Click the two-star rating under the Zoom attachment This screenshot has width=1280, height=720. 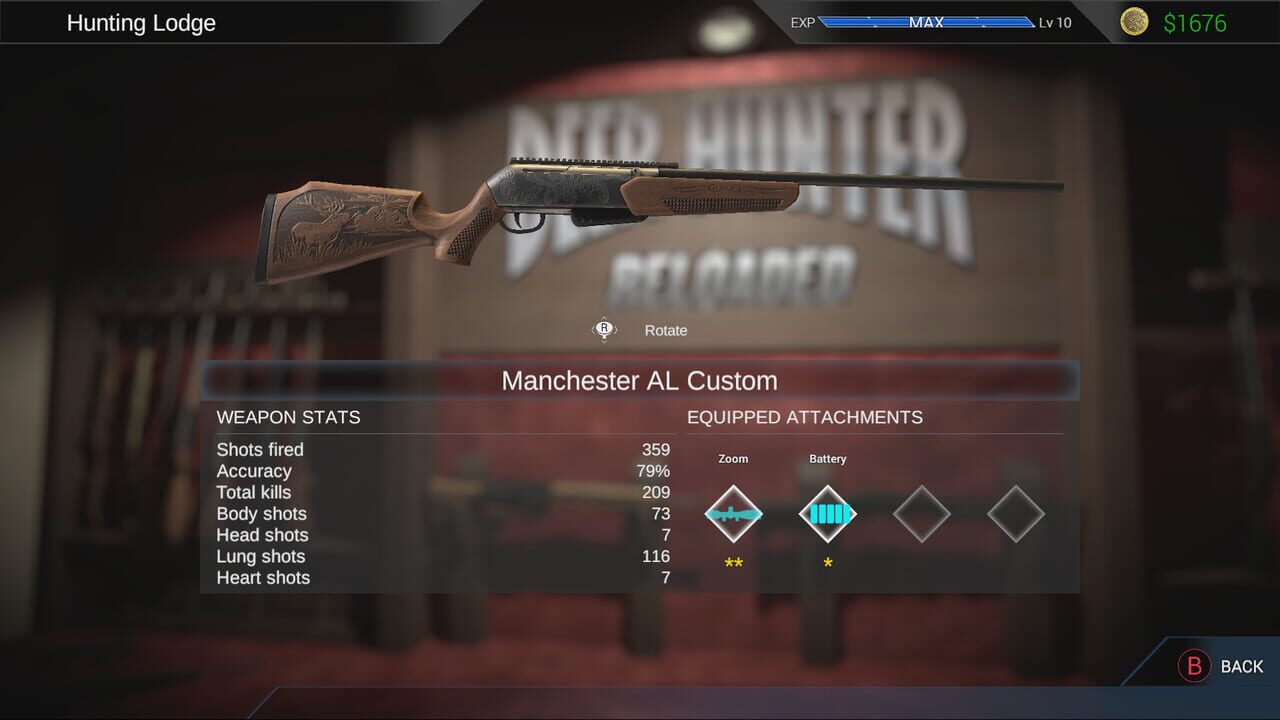(x=733, y=562)
